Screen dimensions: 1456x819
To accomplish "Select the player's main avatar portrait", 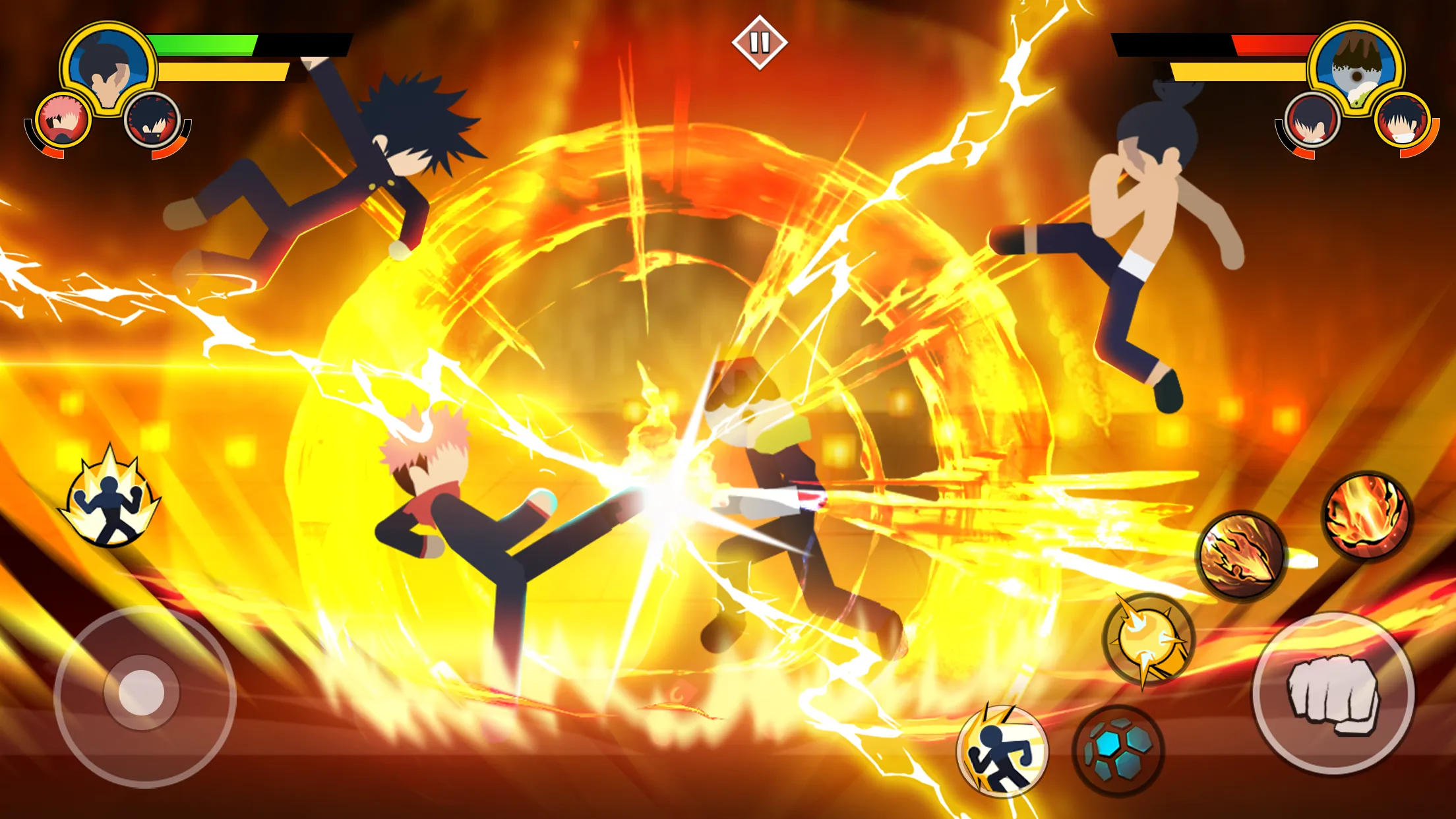I will pyautogui.click(x=109, y=69).
